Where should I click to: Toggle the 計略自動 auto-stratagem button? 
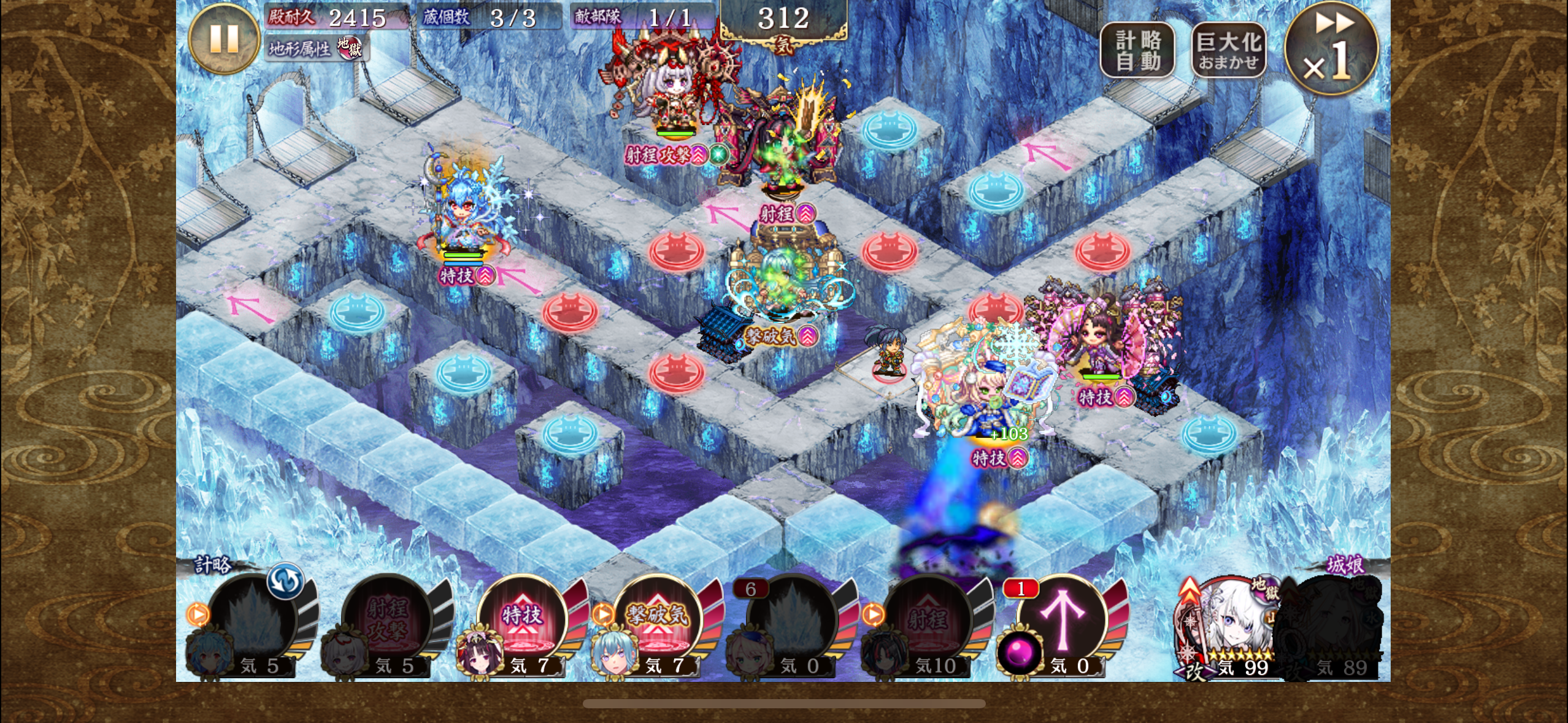click(1137, 50)
